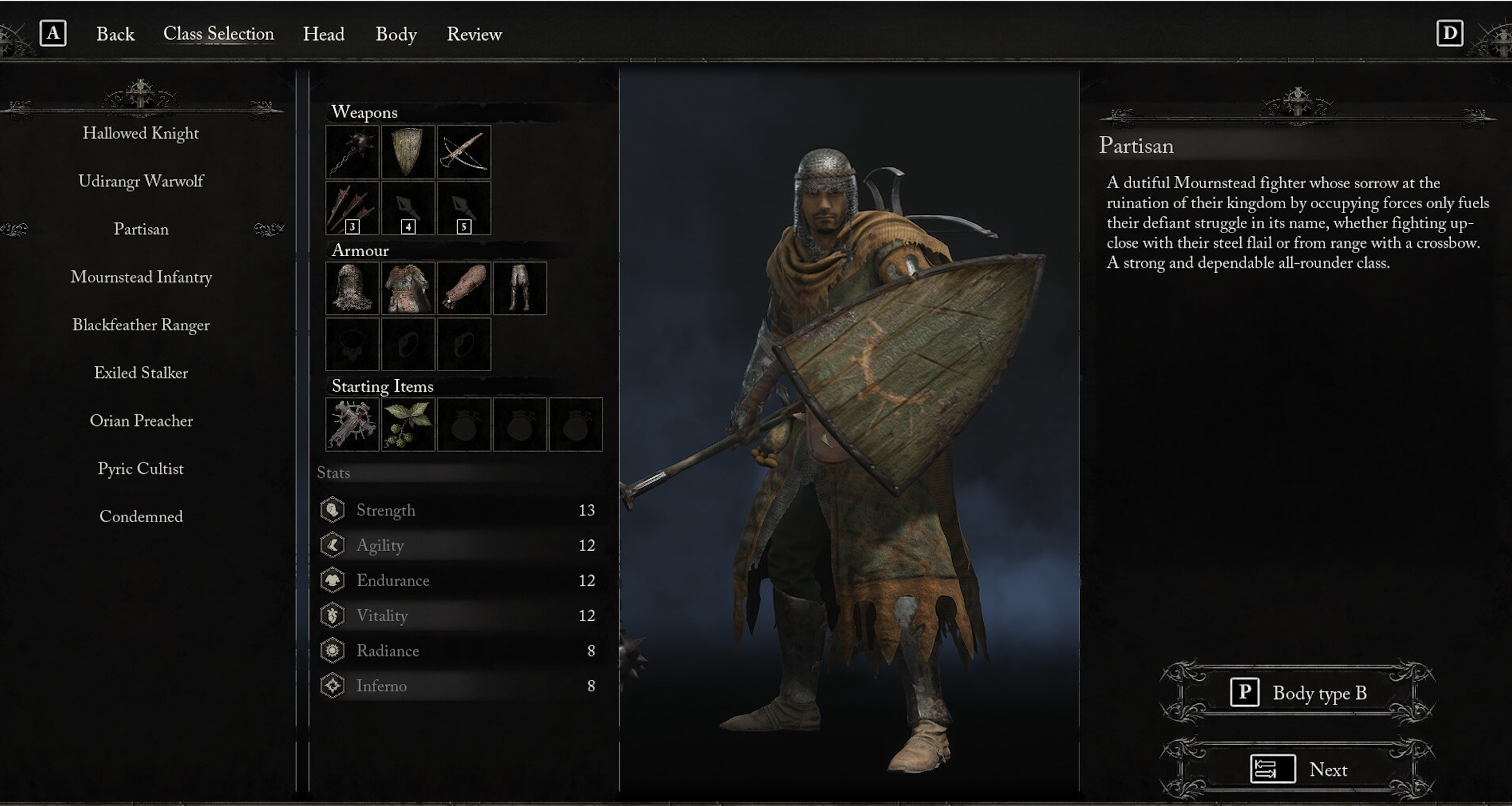Click the crossbow weapon icon
1512x806 pixels.
coord(464,152)
